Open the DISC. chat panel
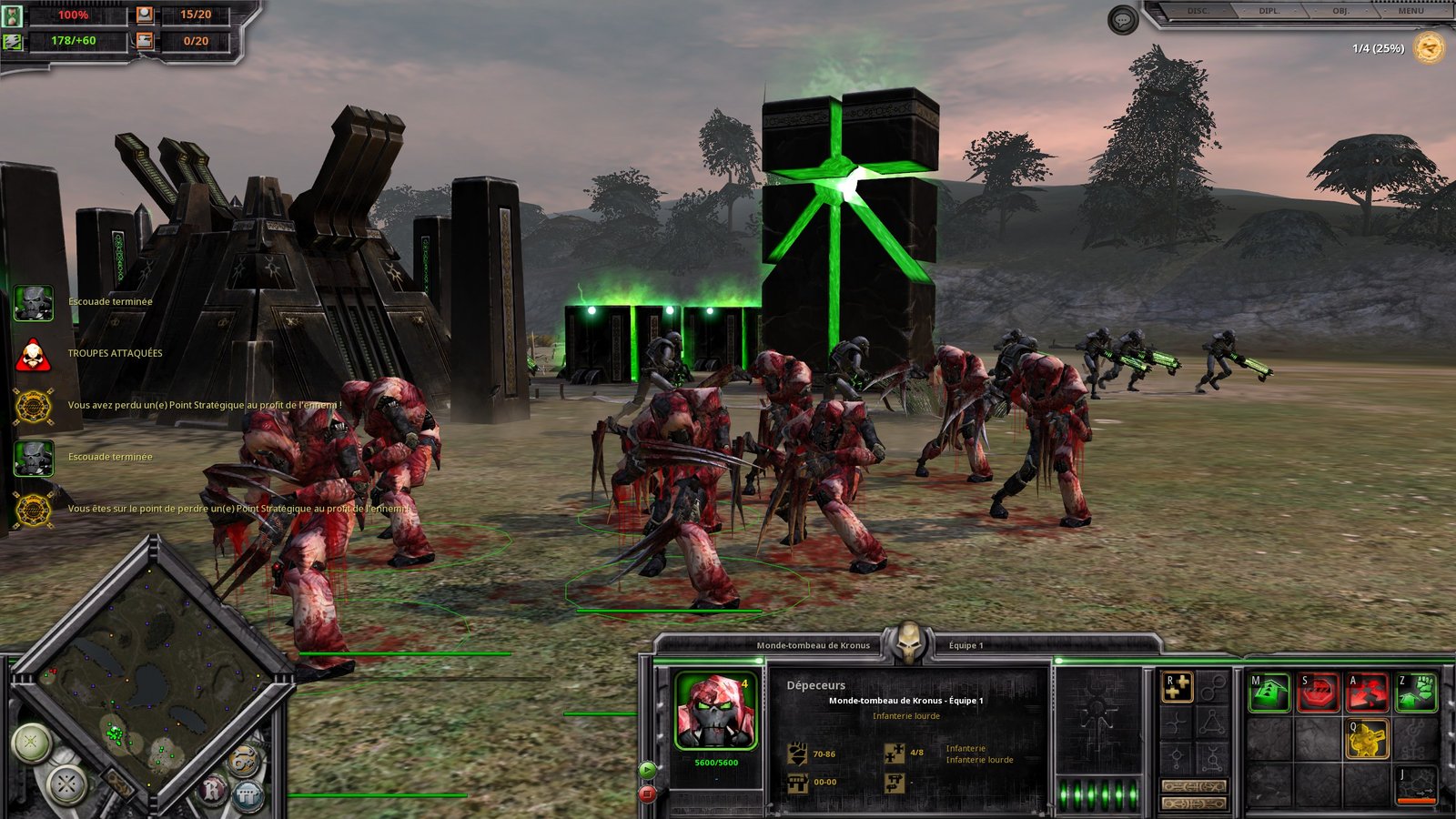 (1198, 11)
